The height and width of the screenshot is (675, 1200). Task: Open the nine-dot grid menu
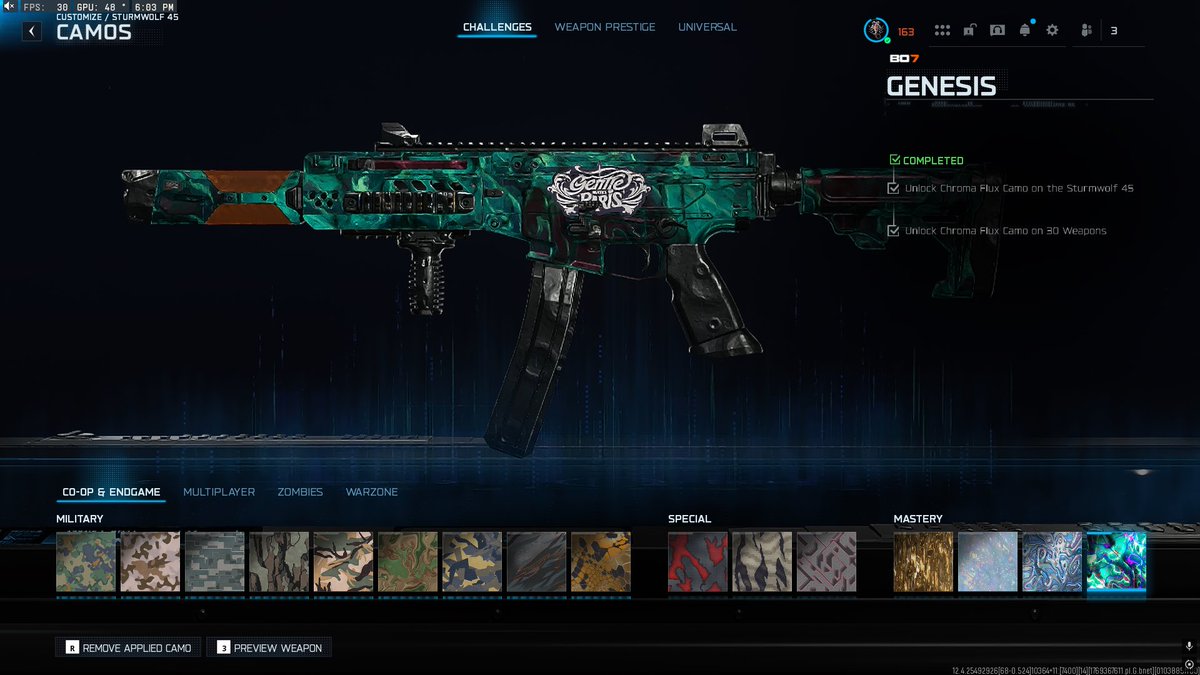click(941, 31)
